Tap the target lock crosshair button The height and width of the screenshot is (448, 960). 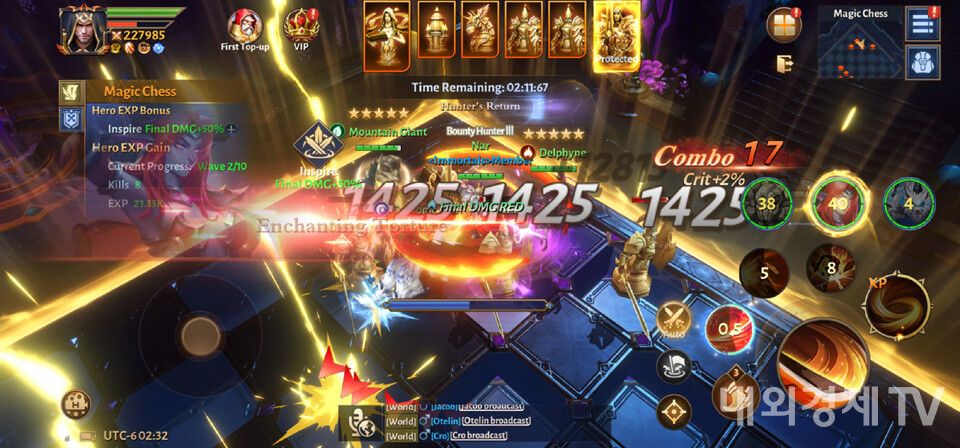coord(675,410)
